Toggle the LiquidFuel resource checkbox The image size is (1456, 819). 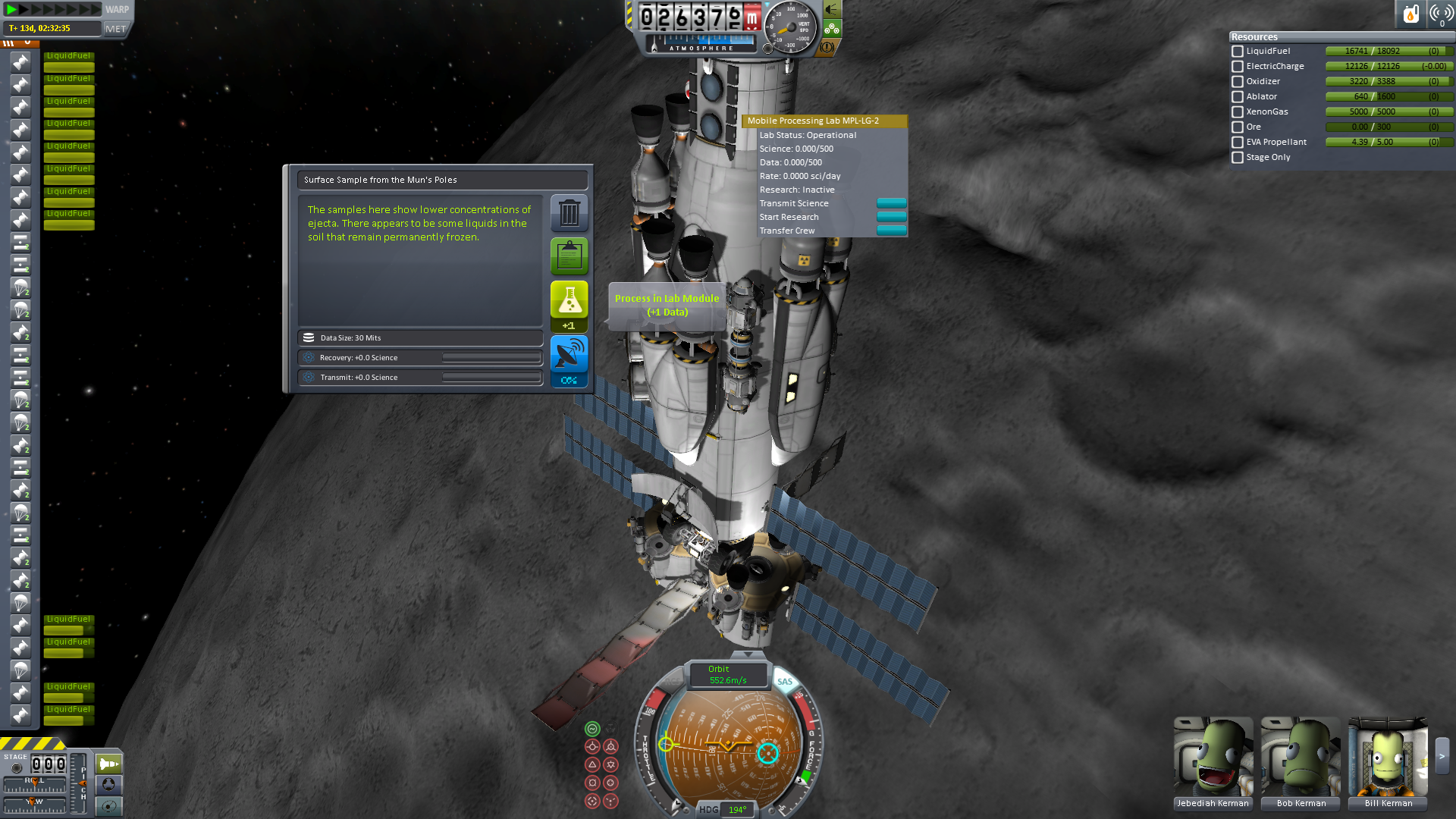(x=1238, y=52)
